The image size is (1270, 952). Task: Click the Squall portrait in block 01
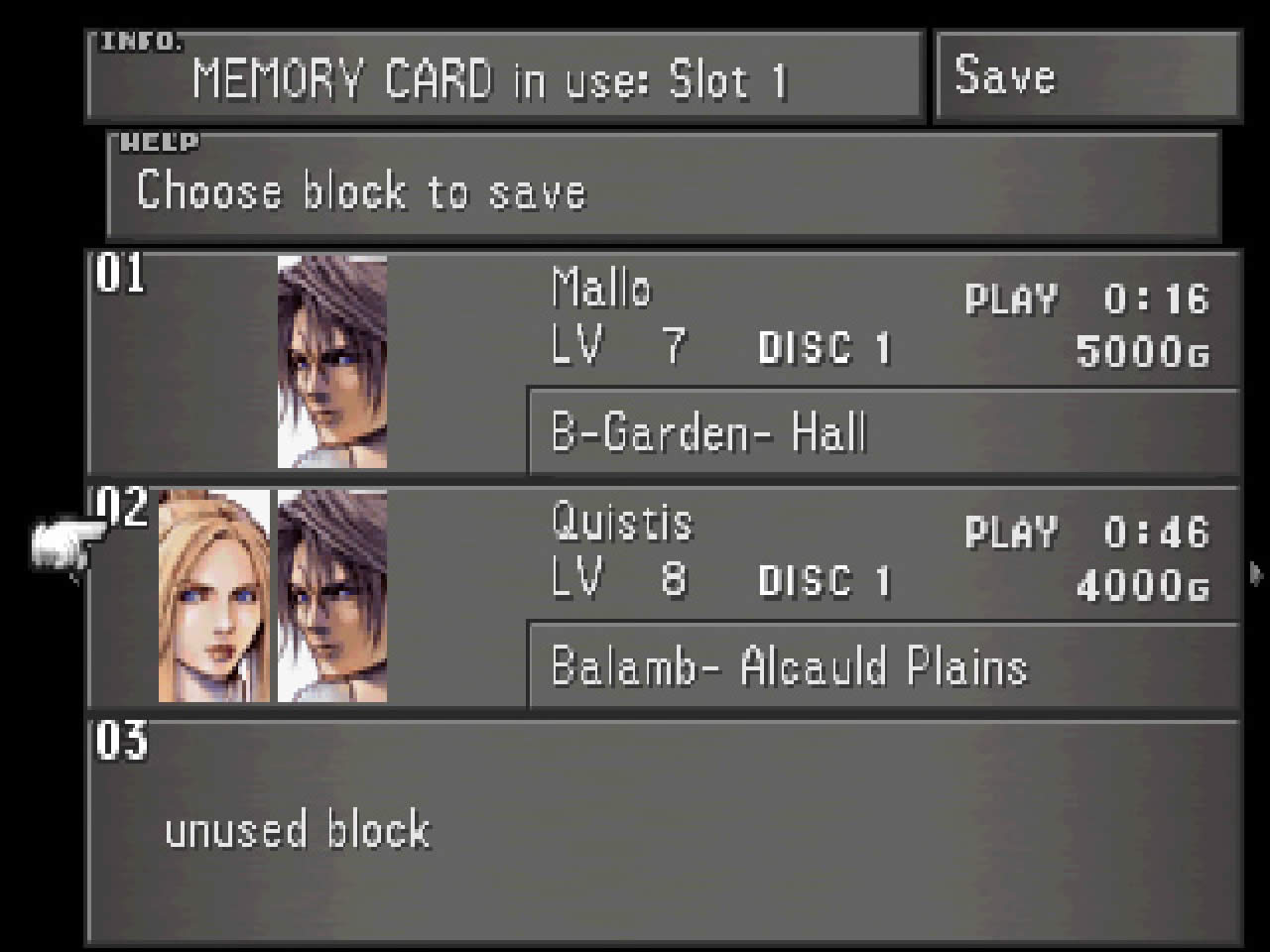click(x=332, y=362)
